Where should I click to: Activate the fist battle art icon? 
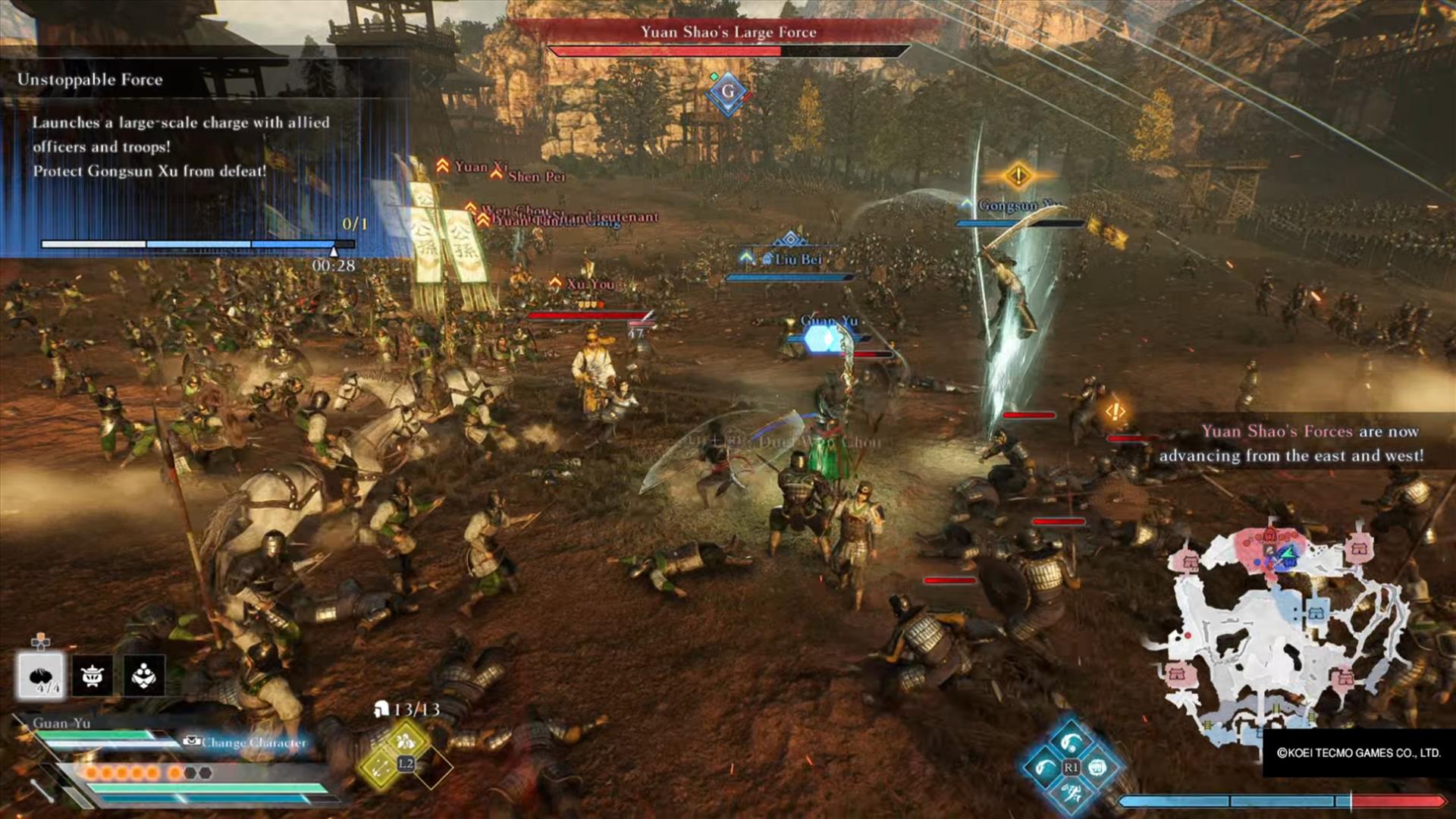click(x=1097, y=767)
